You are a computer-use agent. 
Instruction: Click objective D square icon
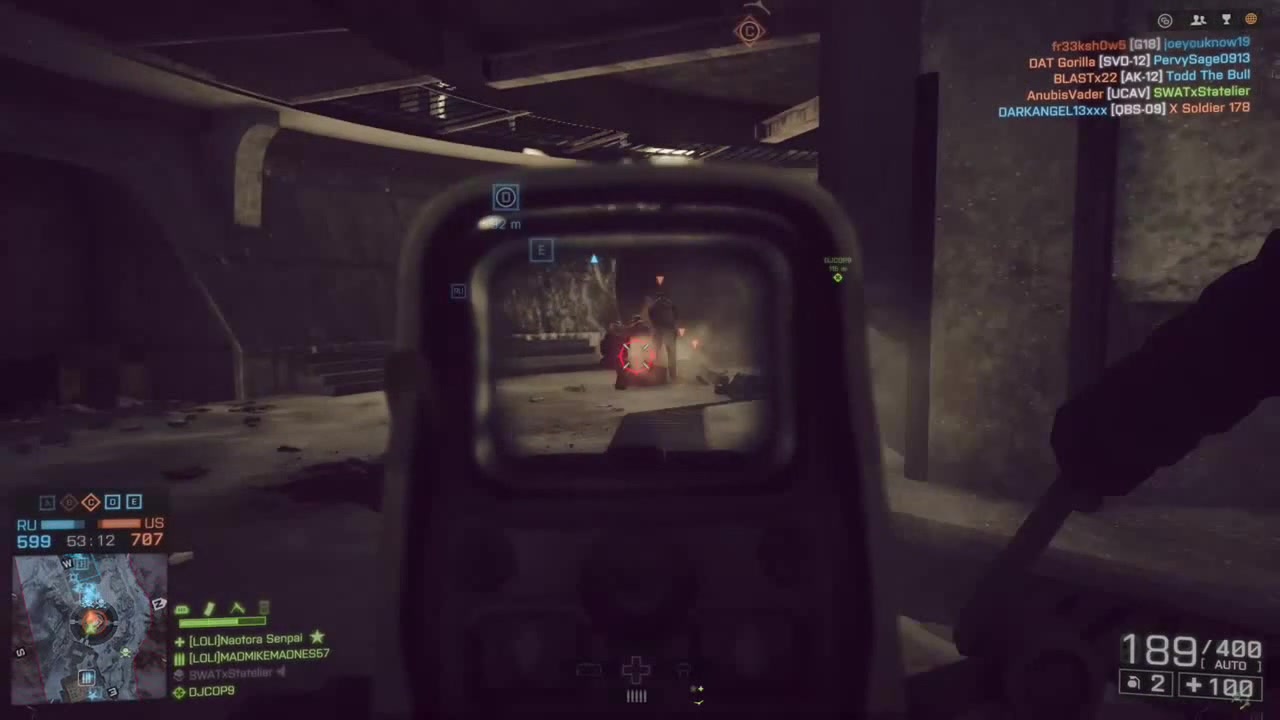tap(112, 502)
